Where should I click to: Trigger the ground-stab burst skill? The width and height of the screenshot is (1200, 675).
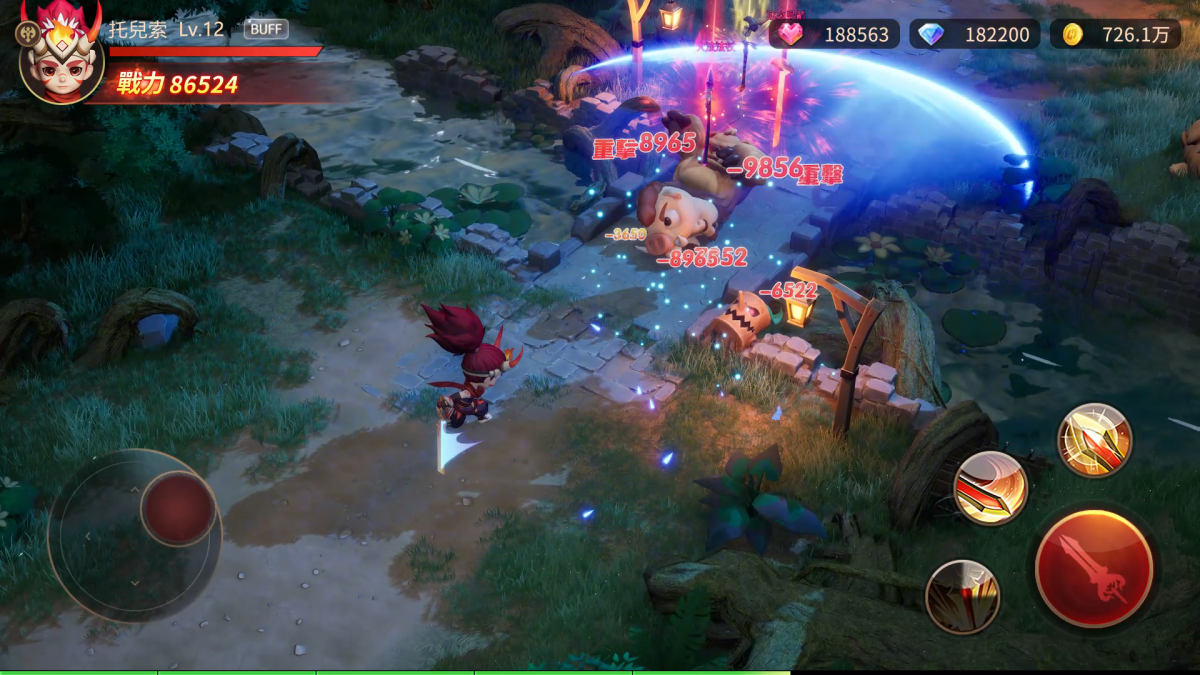coord(962,596)
